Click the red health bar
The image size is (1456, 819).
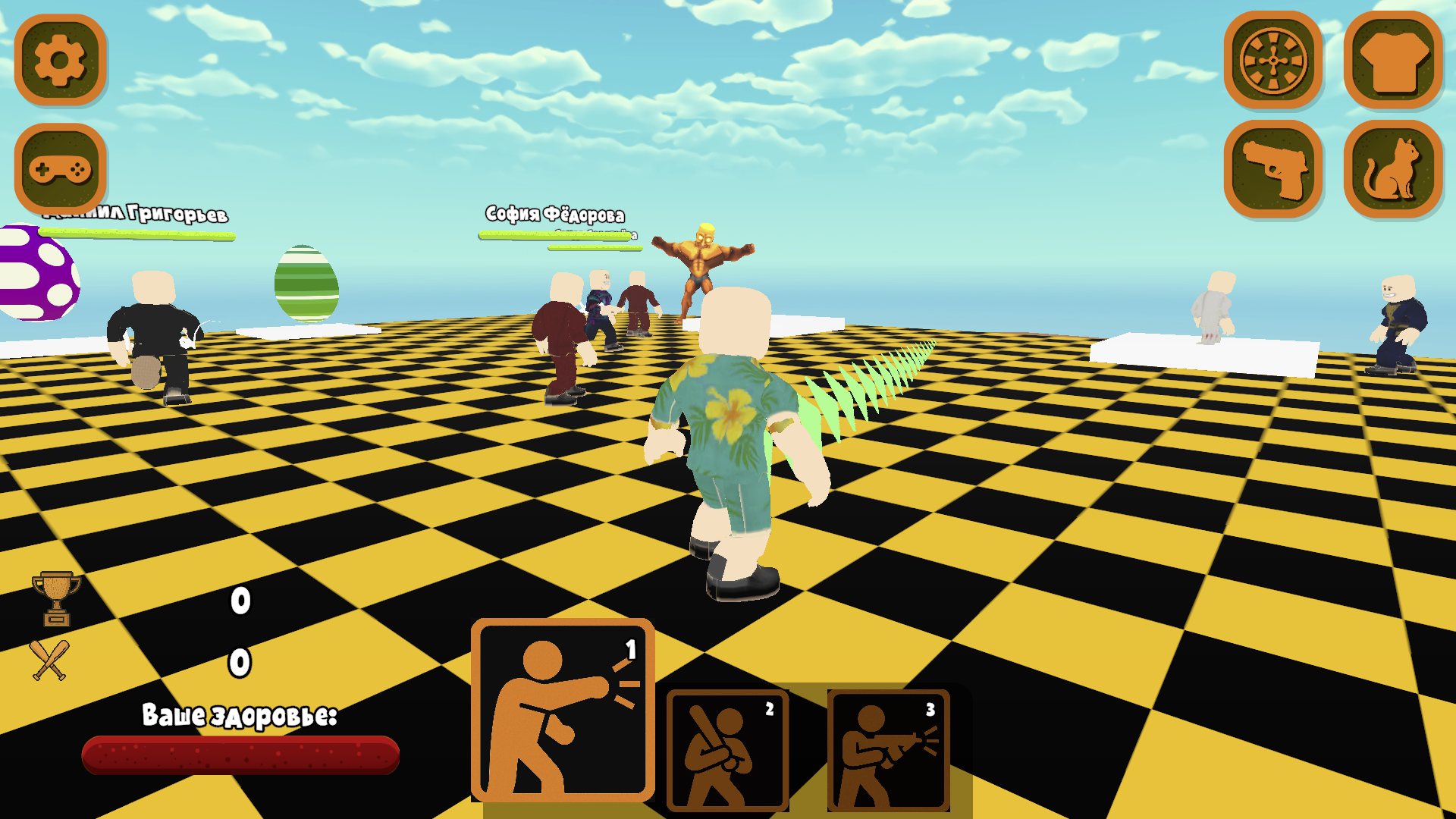point(240,755)
